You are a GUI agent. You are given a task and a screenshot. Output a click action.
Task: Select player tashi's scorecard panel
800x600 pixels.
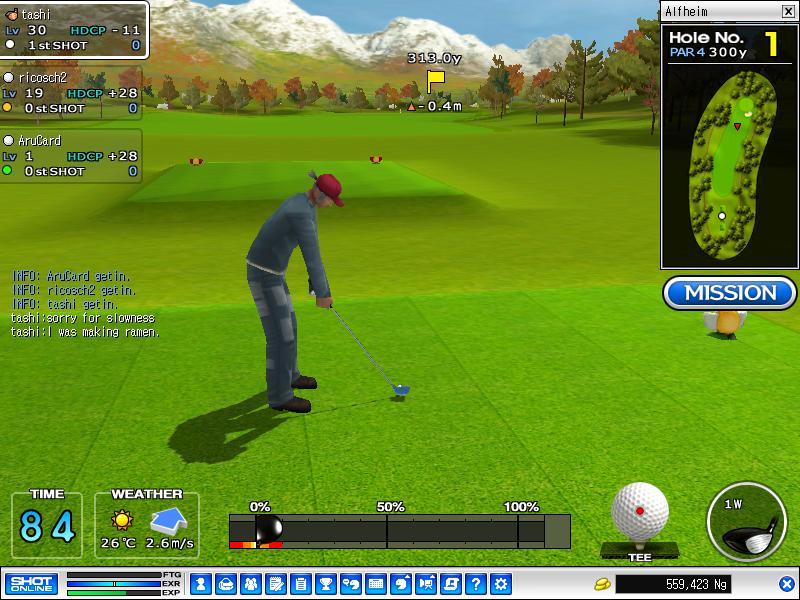[74, 30]
